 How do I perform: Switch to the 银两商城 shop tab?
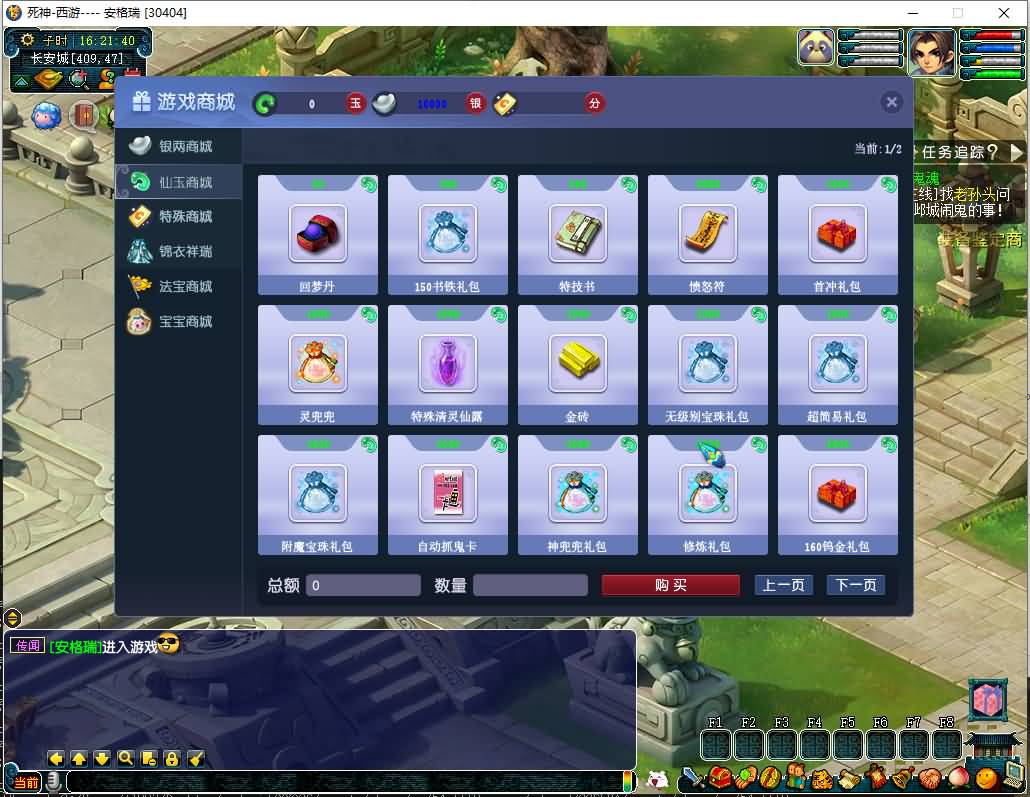click(178, 147)
